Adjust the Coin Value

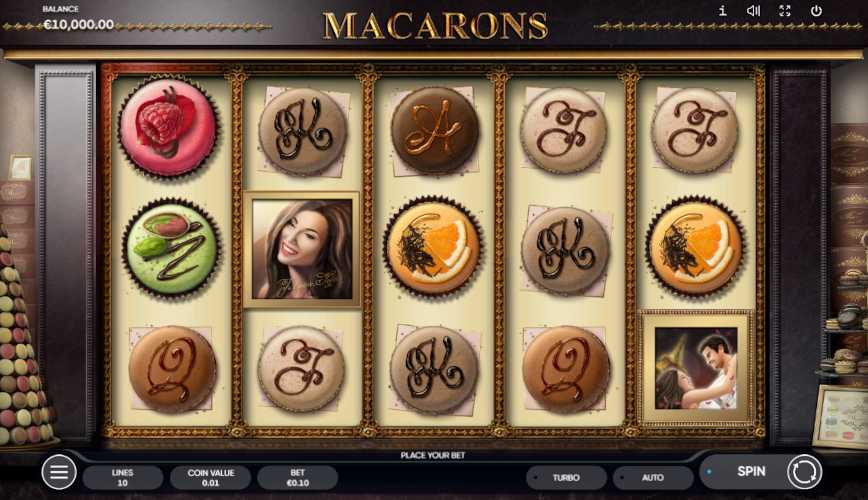[x=210, y=477]
